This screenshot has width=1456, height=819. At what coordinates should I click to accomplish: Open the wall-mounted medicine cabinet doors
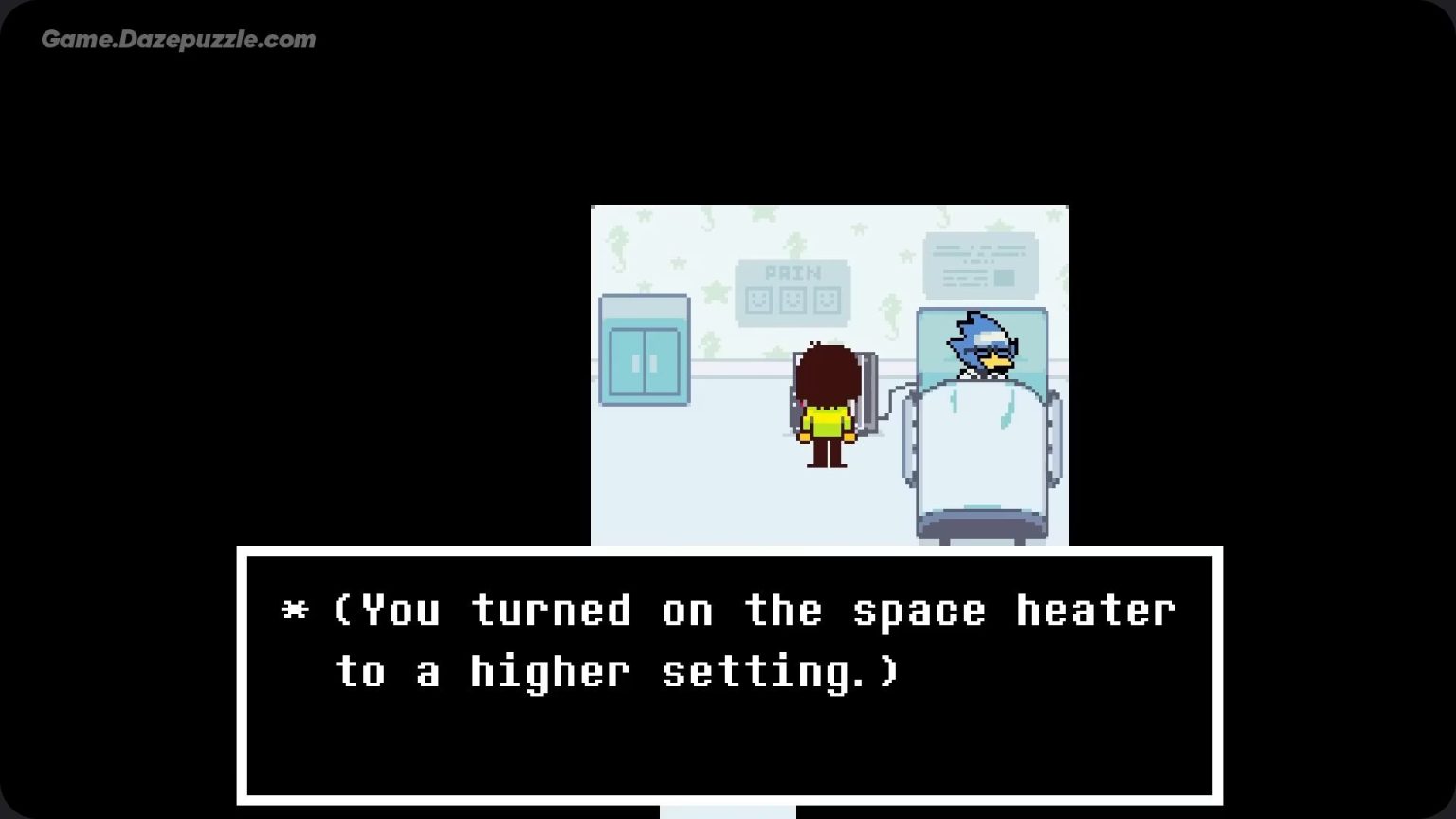tap(644, 361)
